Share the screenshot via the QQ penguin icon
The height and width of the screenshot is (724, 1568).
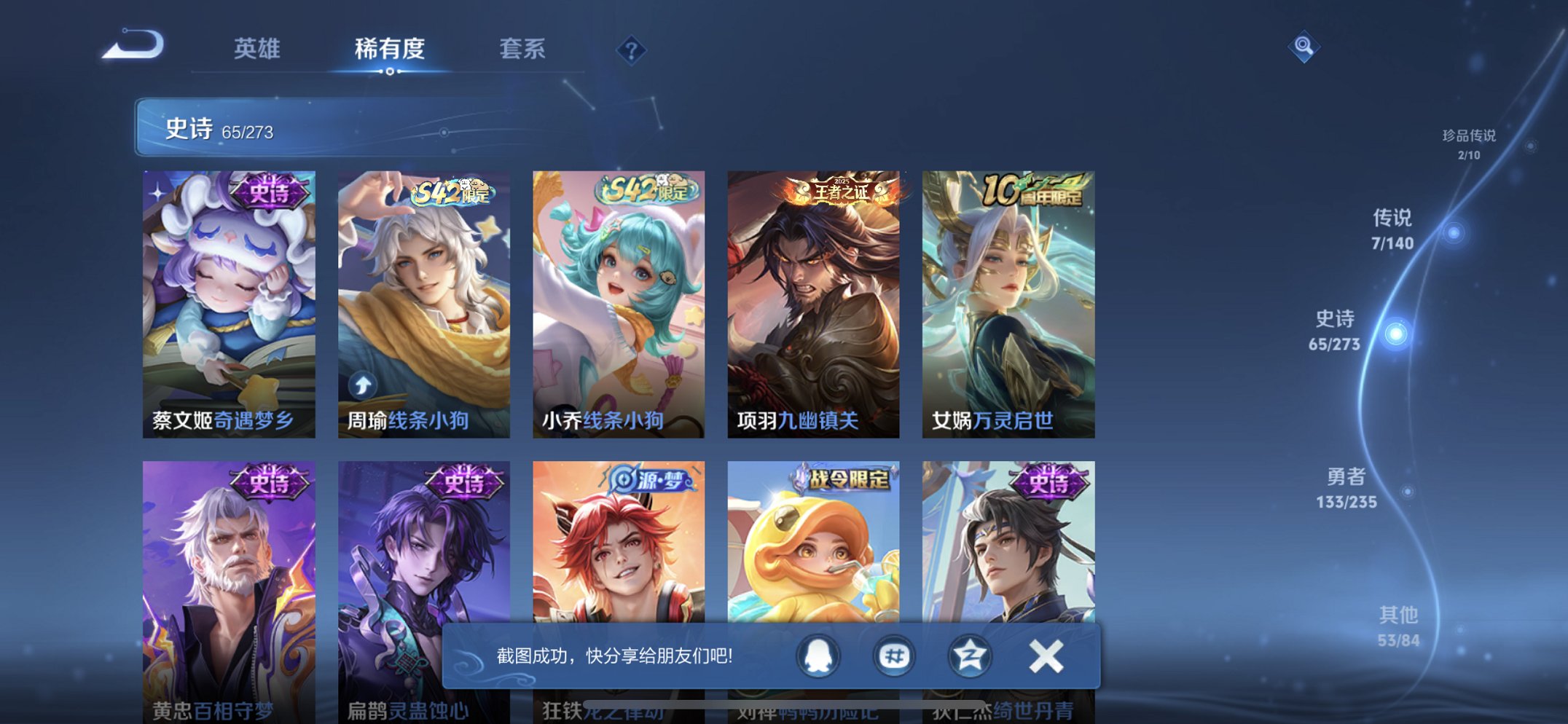pyautogui.click(x=818, y=656)
